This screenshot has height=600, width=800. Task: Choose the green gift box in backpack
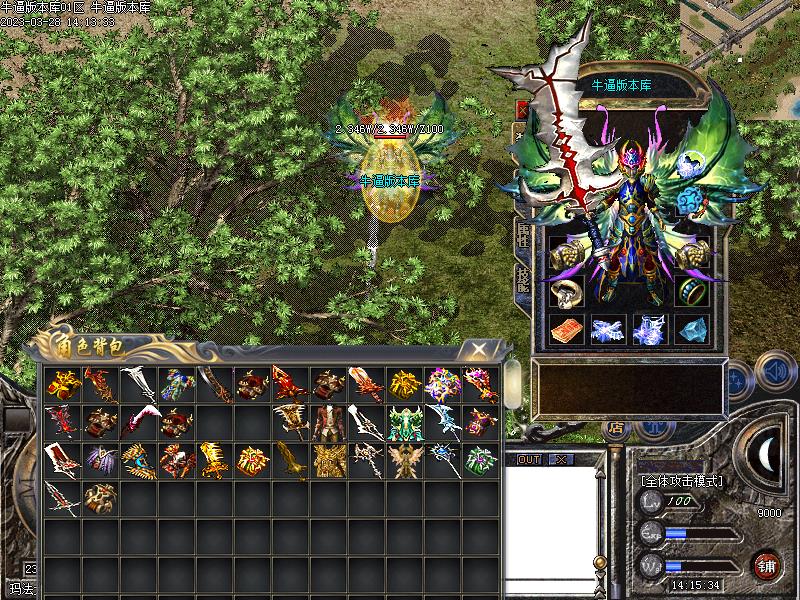click(x=479, y=459)
